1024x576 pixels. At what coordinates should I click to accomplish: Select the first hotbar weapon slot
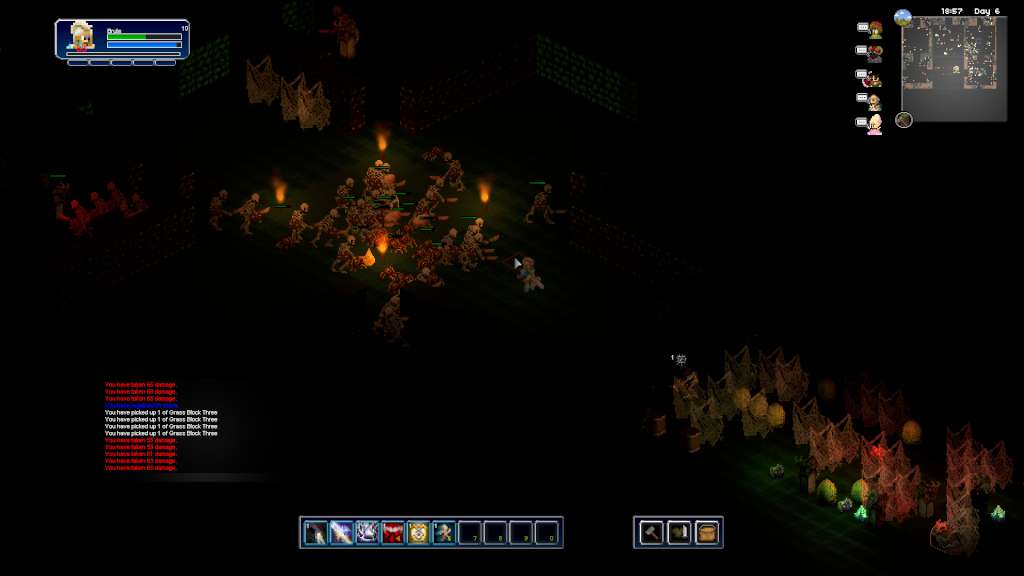(x=316, y=532)
